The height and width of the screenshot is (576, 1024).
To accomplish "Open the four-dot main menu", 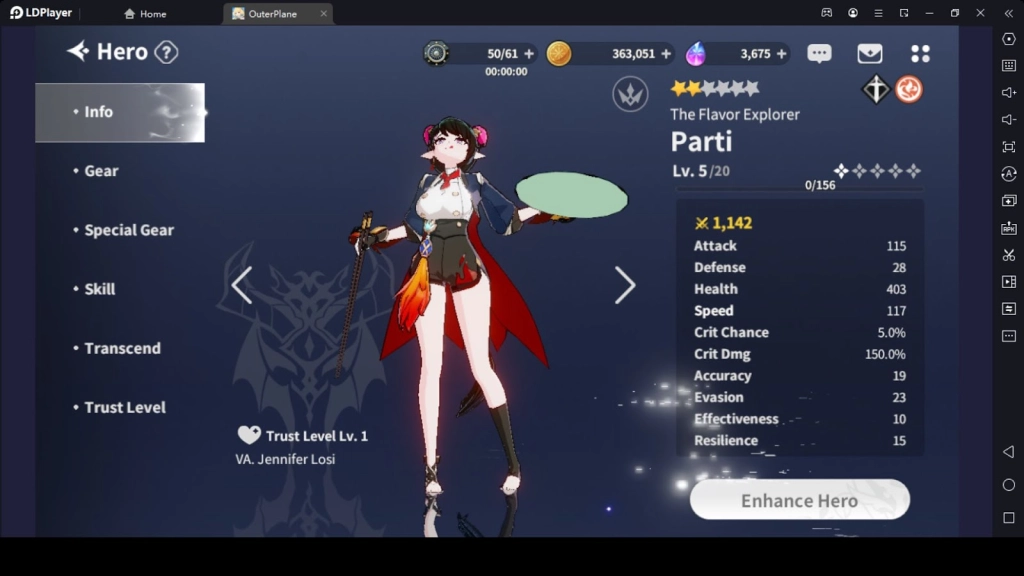I will (920, 54).
